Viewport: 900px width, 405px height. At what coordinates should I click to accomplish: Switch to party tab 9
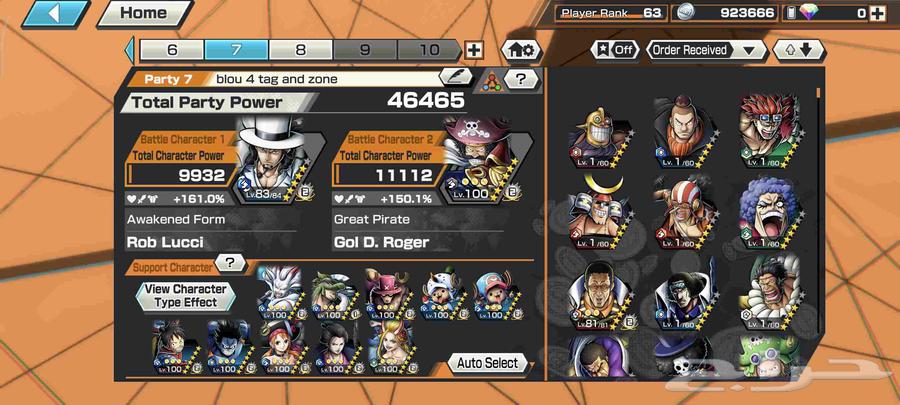[x=365, y=49]
